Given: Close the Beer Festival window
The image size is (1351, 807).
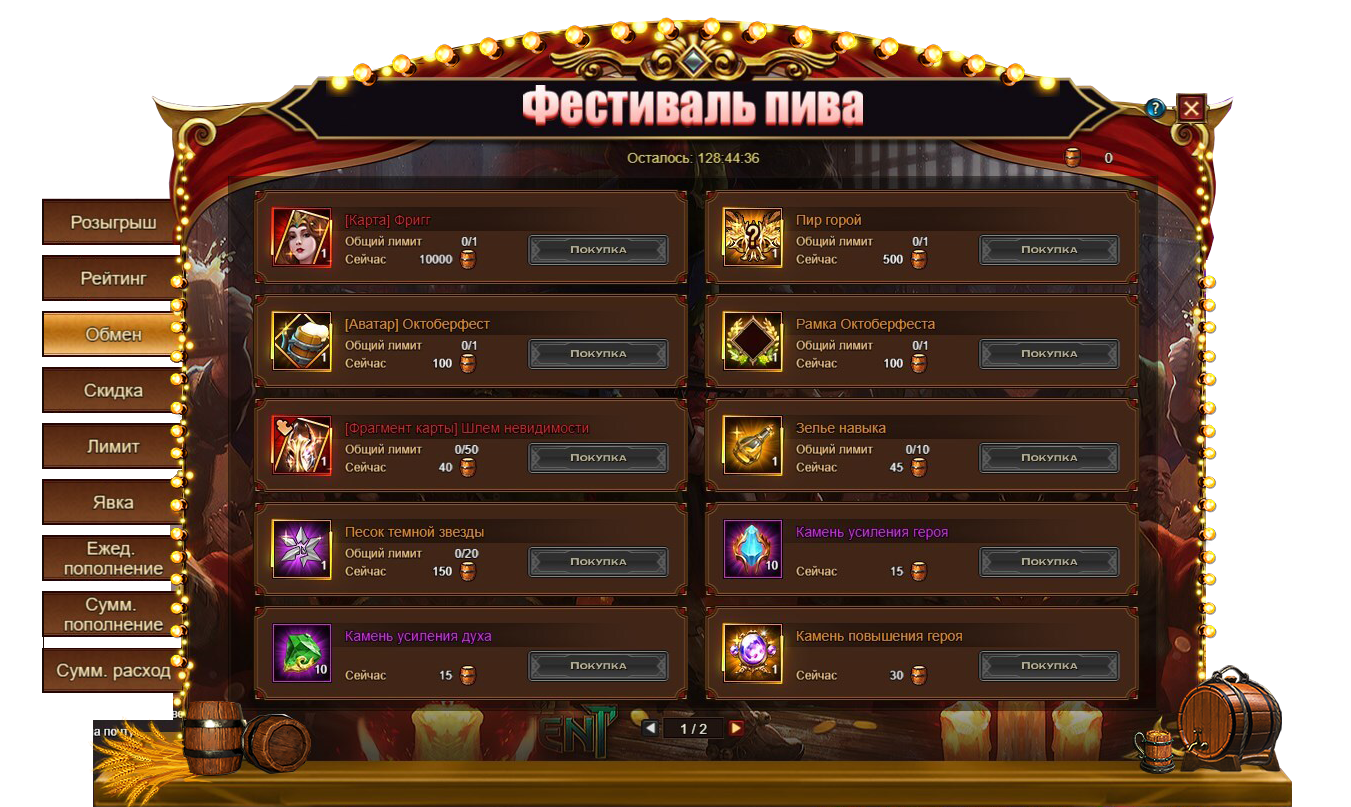Looking at the screenshot, I should (1191, 108).
